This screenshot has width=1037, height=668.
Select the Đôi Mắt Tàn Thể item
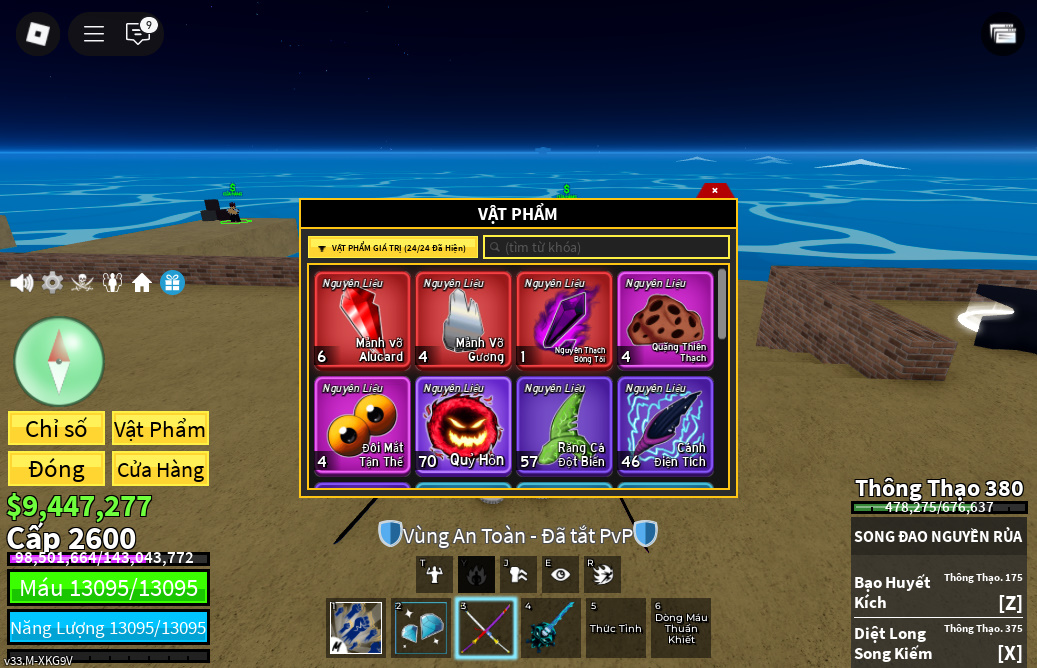click(x=362, y=424)
